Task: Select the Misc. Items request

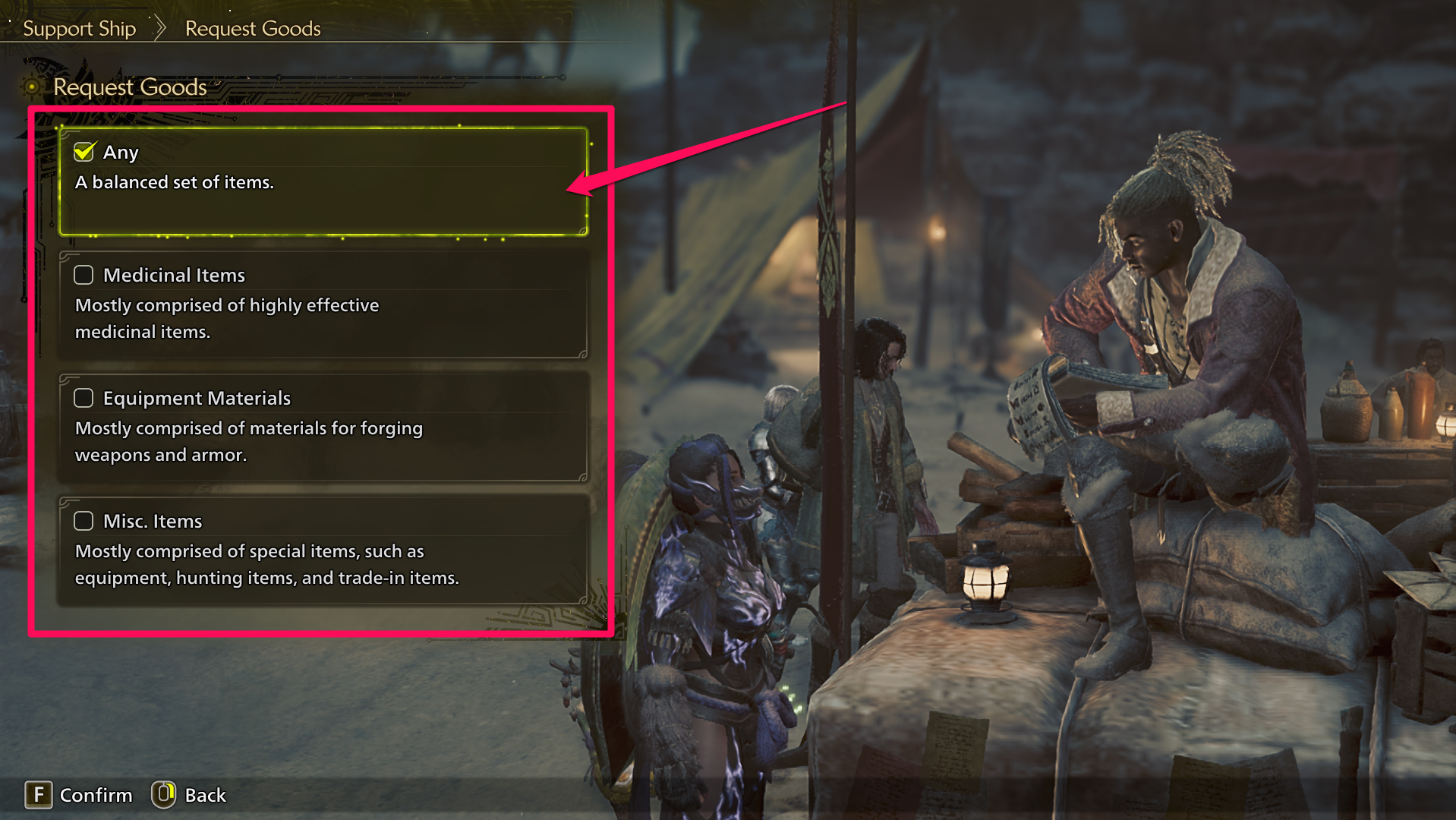Action: (x=323, y=551)
